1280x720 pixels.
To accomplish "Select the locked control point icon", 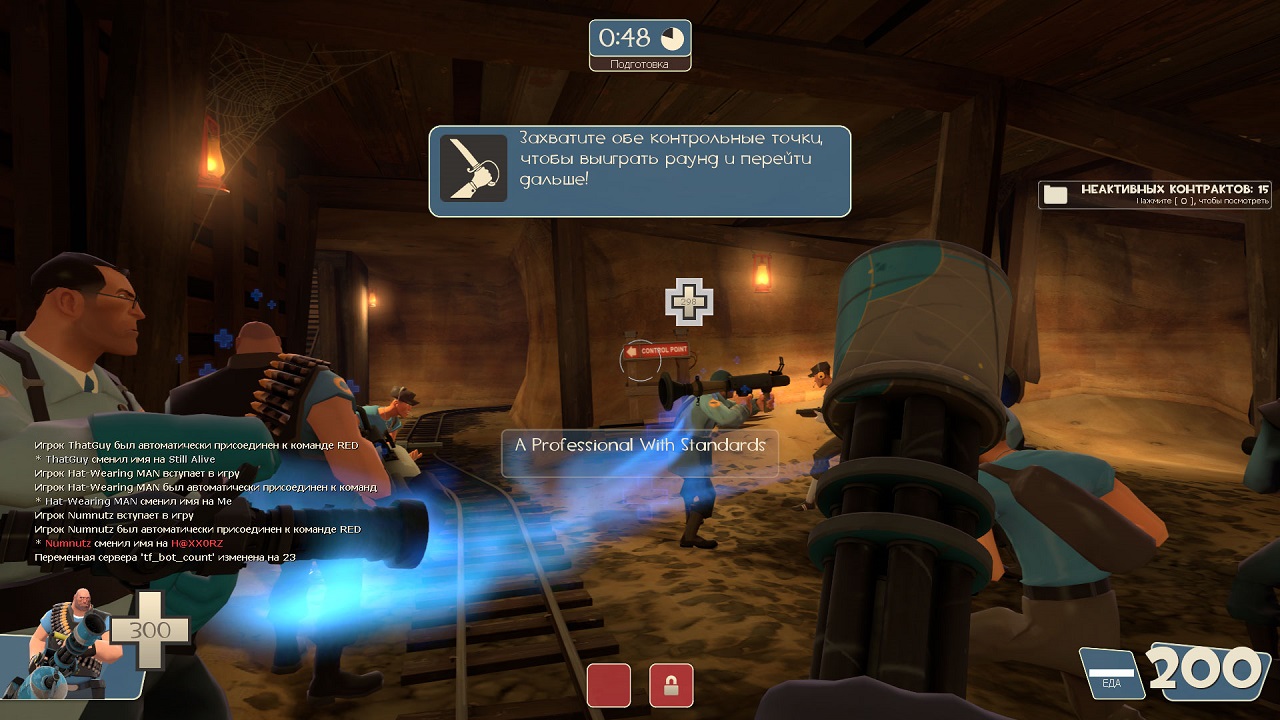I will [x=671, y=685].
